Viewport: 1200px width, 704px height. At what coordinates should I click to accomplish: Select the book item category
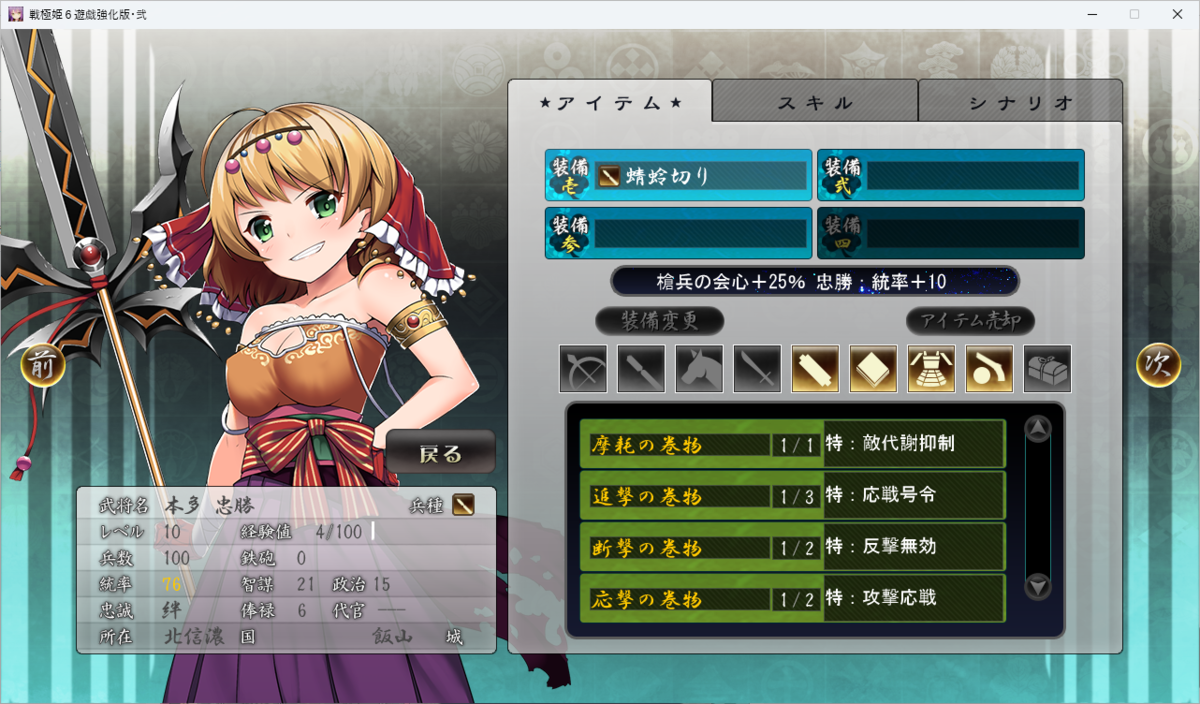pos(873,369)
